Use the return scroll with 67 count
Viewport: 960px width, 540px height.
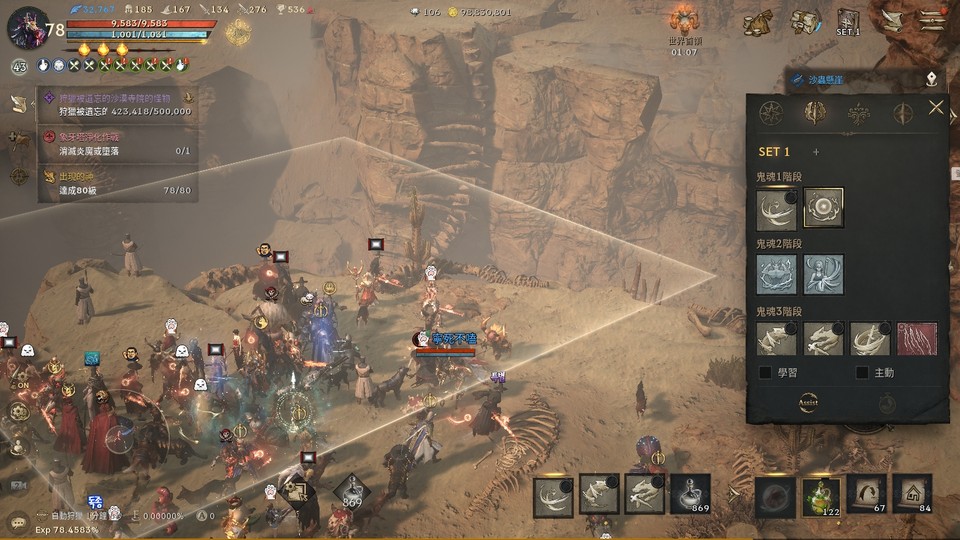pos(866,494)
